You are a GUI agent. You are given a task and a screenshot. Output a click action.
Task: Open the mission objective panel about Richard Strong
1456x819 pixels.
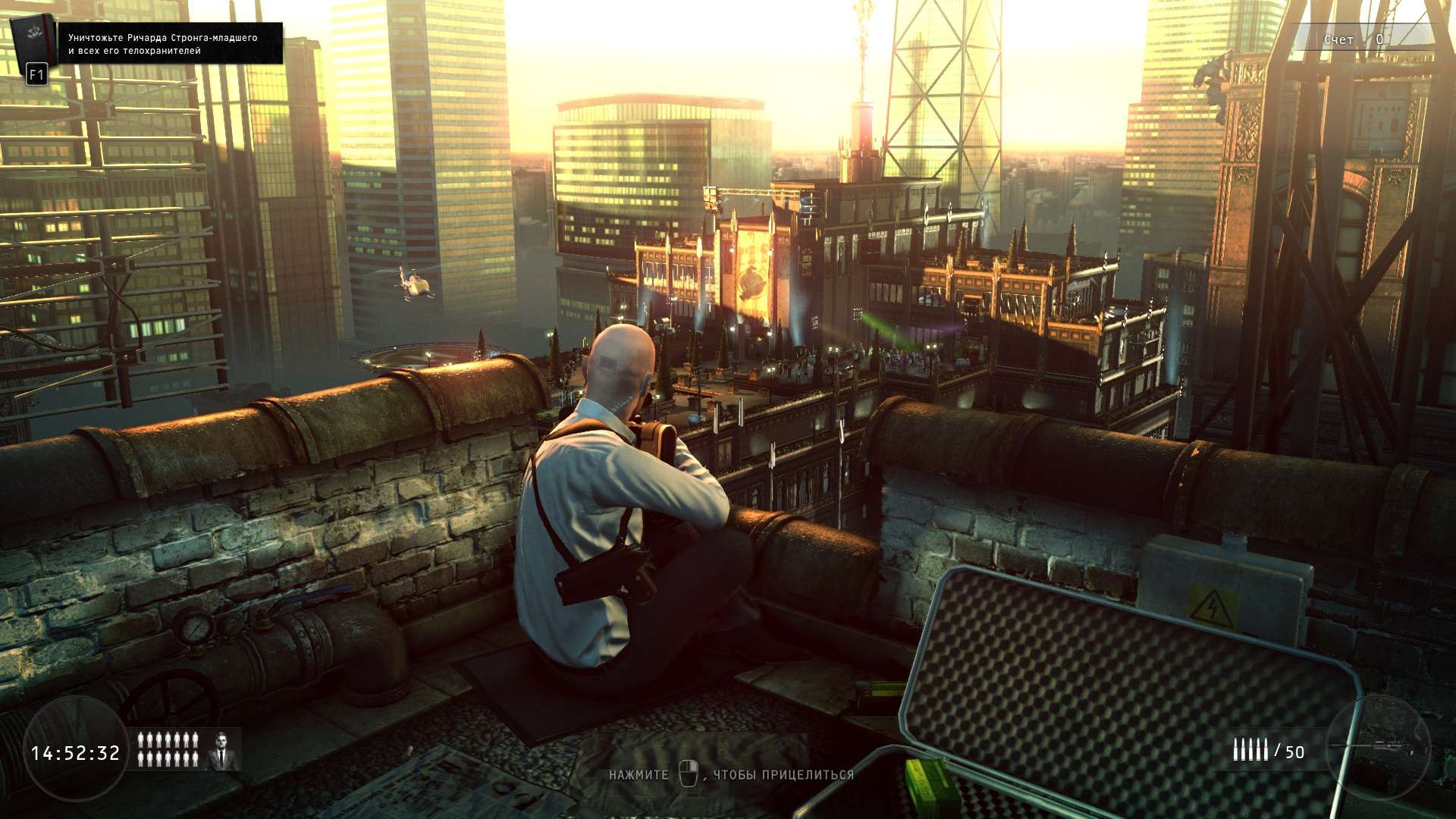pyautogui.click(x=171, y=44)
